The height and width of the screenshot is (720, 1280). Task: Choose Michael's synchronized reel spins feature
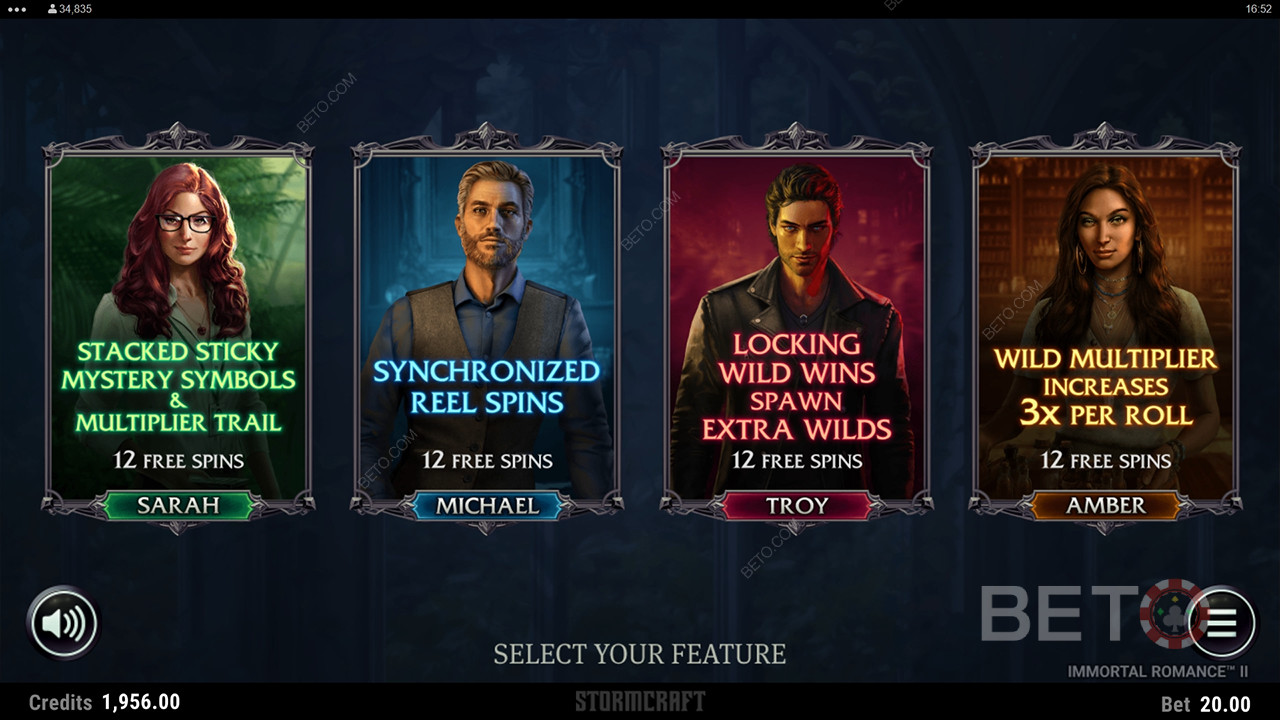[487, 330]
